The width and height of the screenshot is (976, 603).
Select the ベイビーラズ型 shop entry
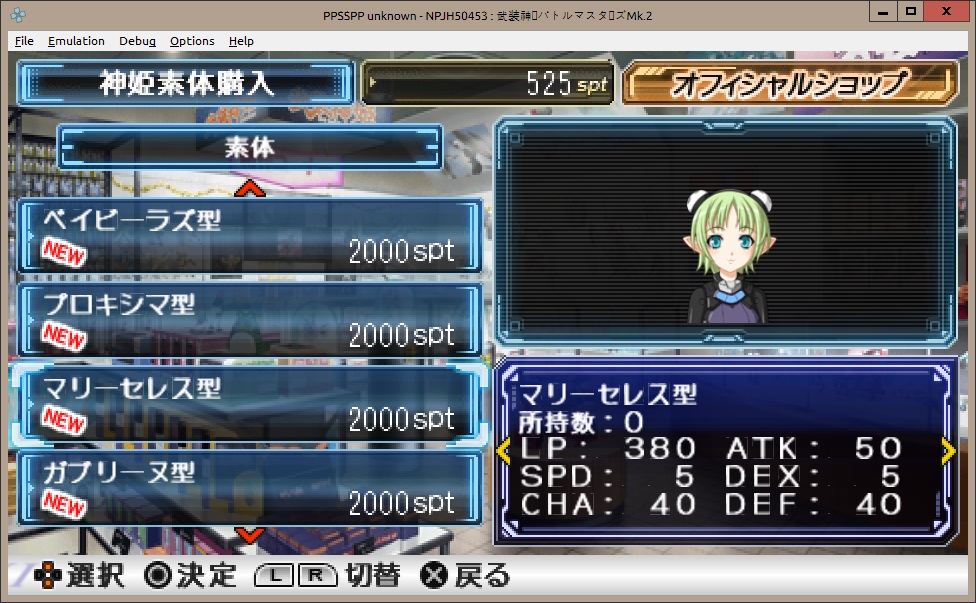(x=249, y=235)
